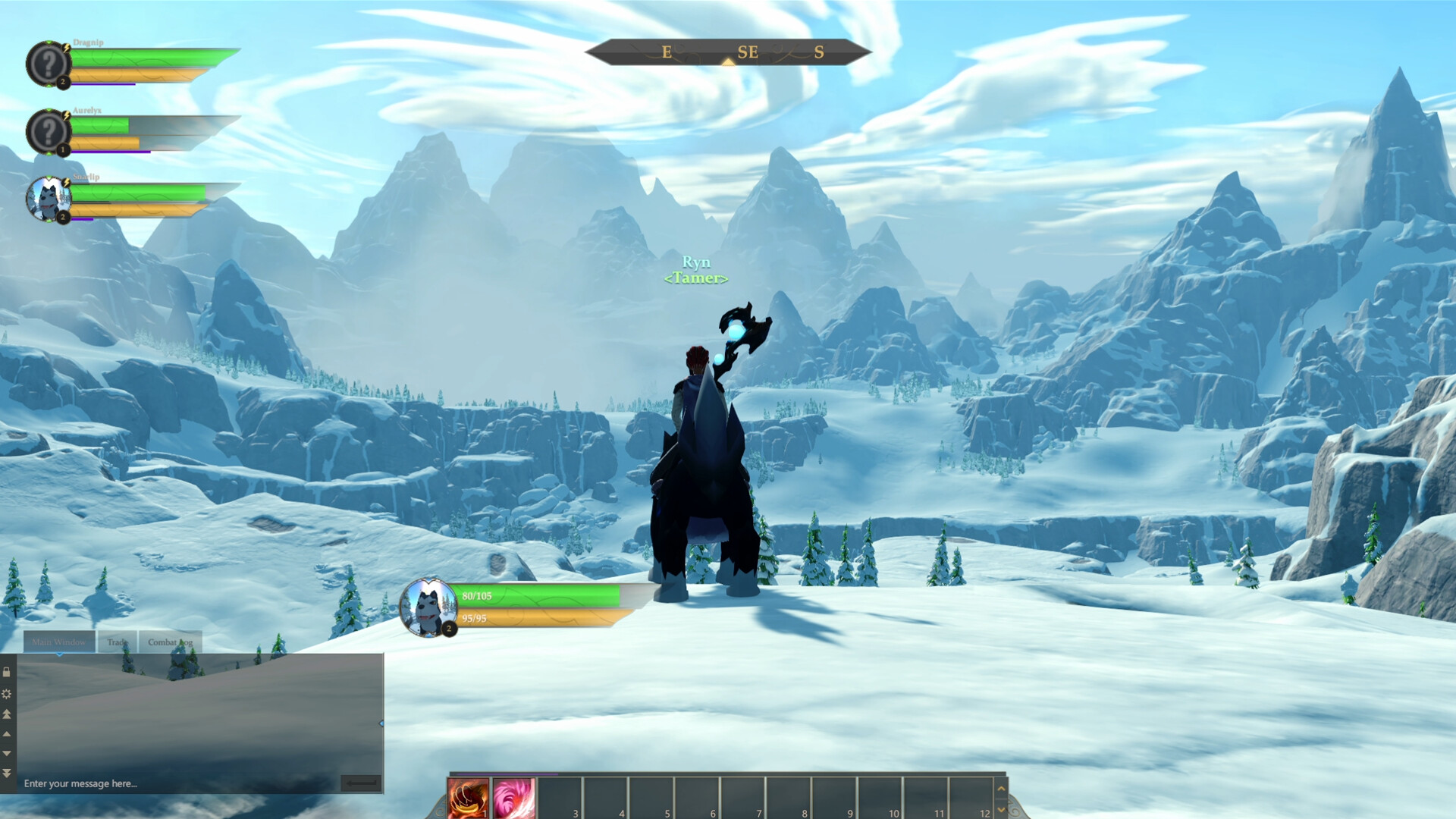Click the up arrow beside hotbar slot 12
The width and height of the screenshot is (1456, 819).
pyautogui.click(x=1001, y=789)
